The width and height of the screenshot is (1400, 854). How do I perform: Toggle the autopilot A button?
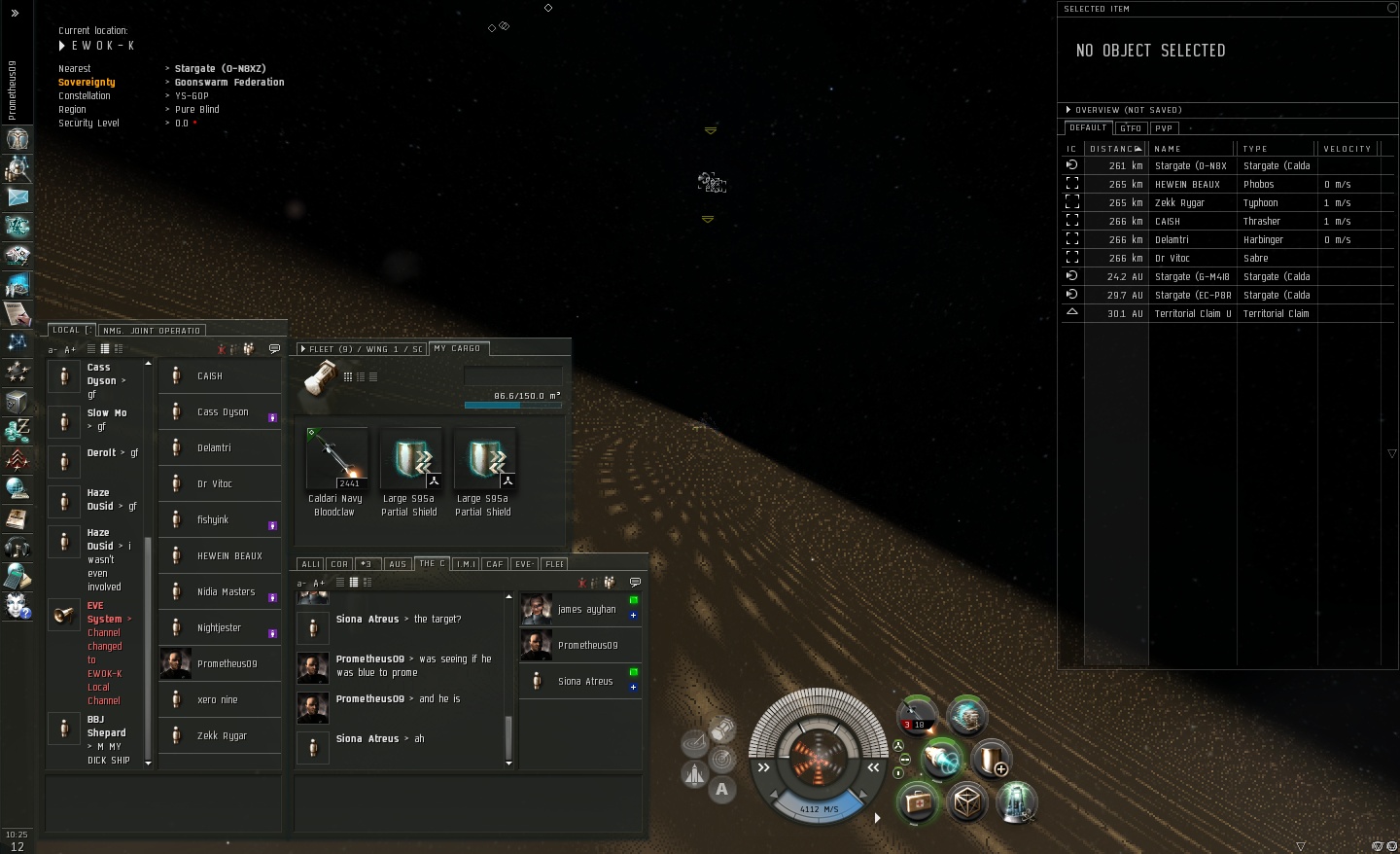(721, 790)
